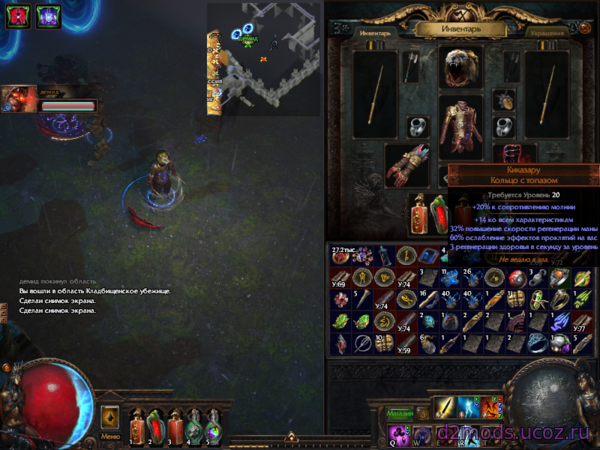Use the purple-green flask on the belt

point(210,426)
